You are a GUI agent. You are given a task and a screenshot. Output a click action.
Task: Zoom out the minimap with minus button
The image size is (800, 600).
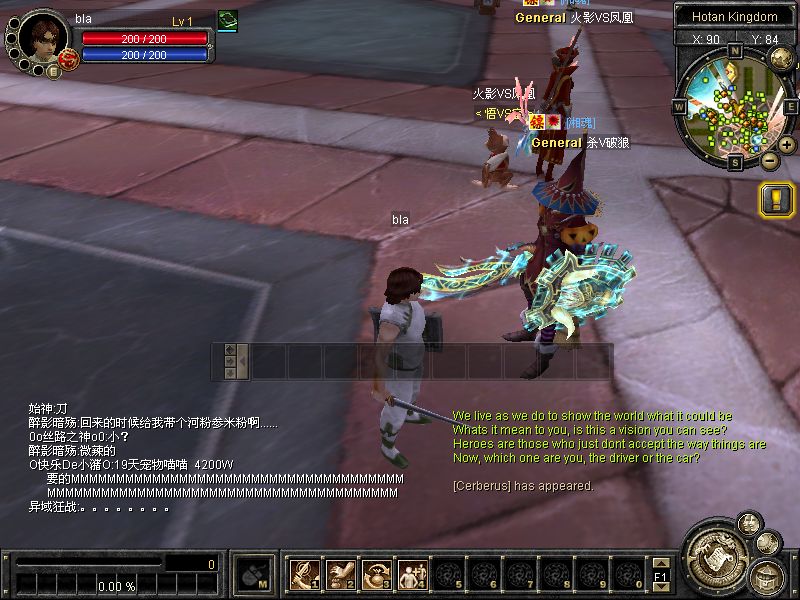769,160
